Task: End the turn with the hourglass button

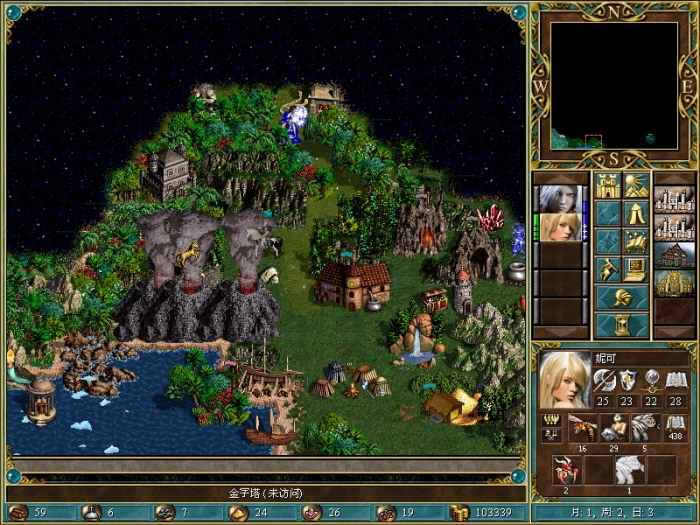Action: pos(622,326)
